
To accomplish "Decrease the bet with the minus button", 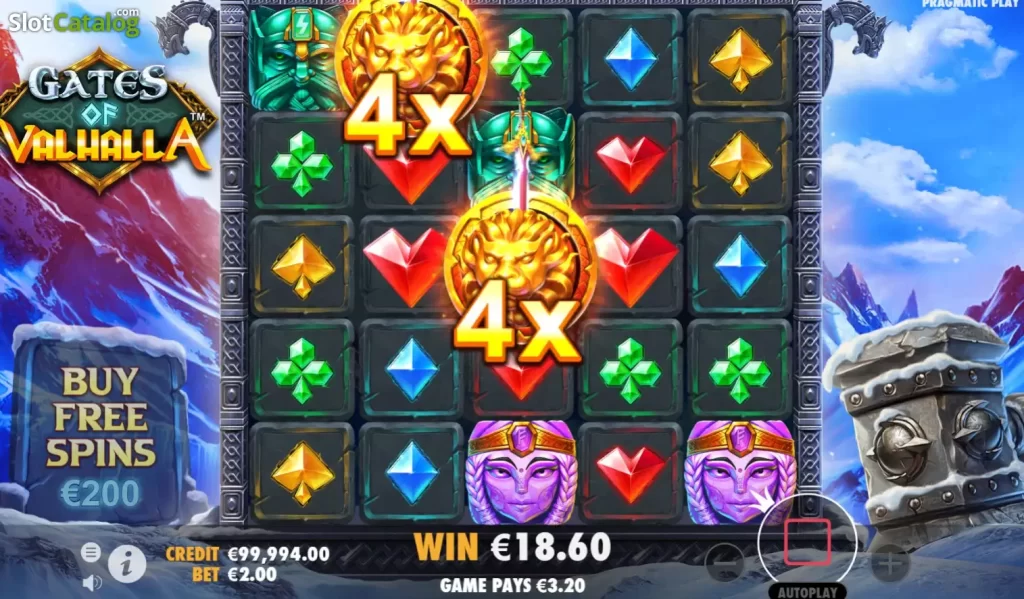I will click(x=724, y=564).
